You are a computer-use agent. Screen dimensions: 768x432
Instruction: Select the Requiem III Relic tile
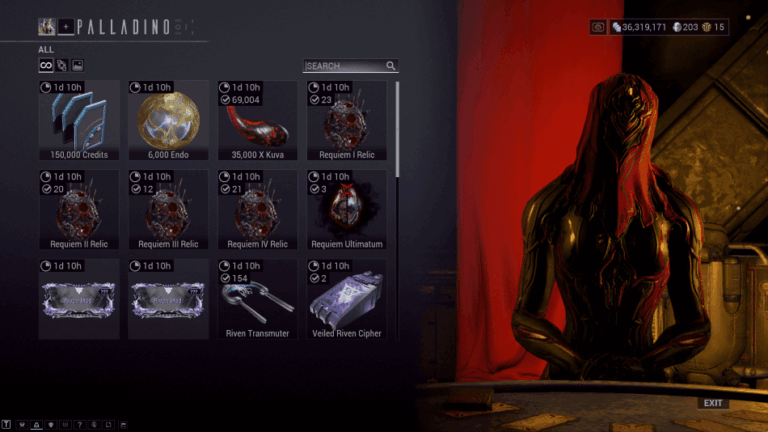[168, 210]
